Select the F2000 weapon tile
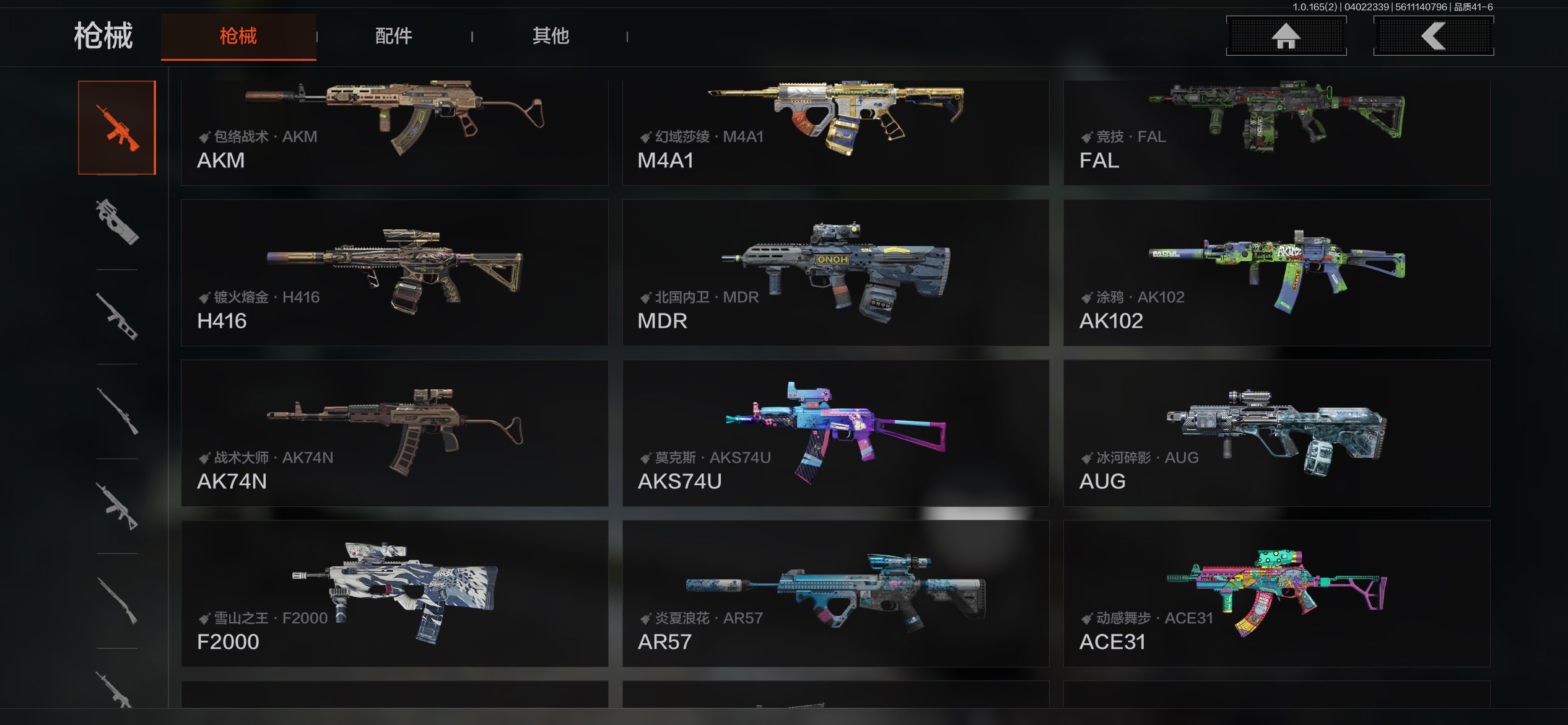 pyautogui.click(x=394, y=594)
